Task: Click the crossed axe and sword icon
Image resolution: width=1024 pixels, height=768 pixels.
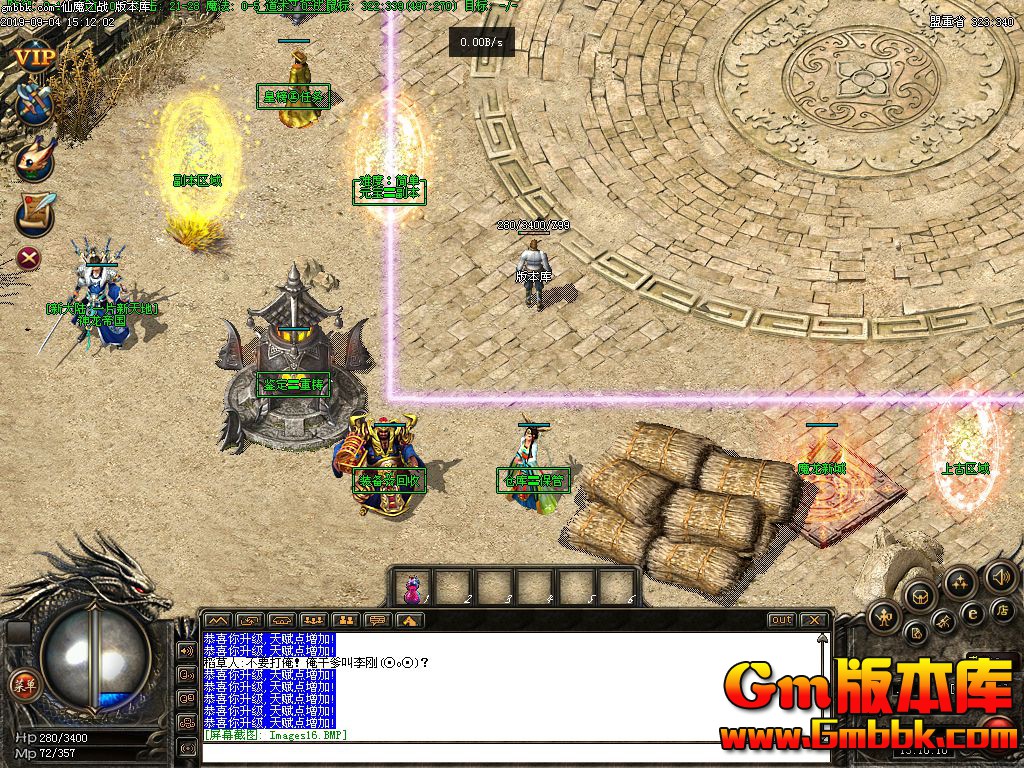Action: 35,103
